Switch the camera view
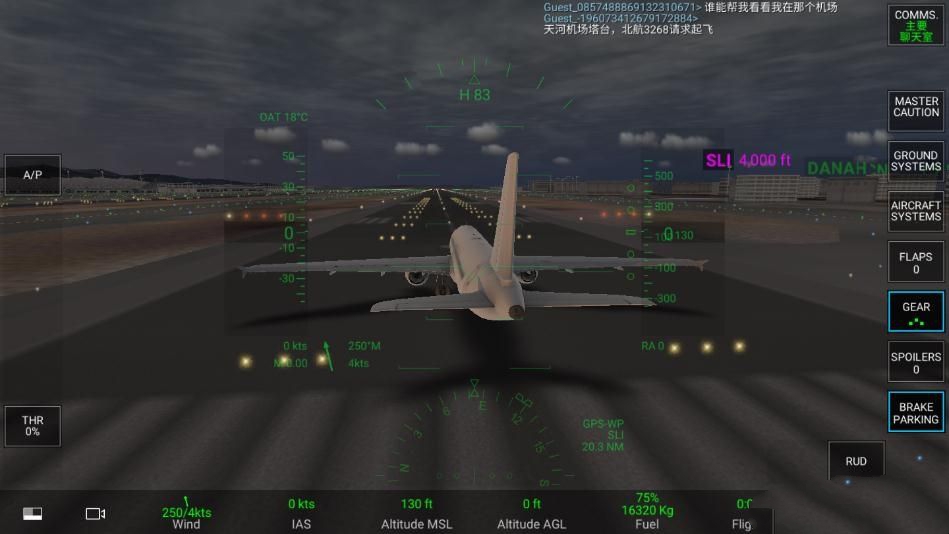Image resolution: width=949 pixels, height=534 pixels. point(95,513)
